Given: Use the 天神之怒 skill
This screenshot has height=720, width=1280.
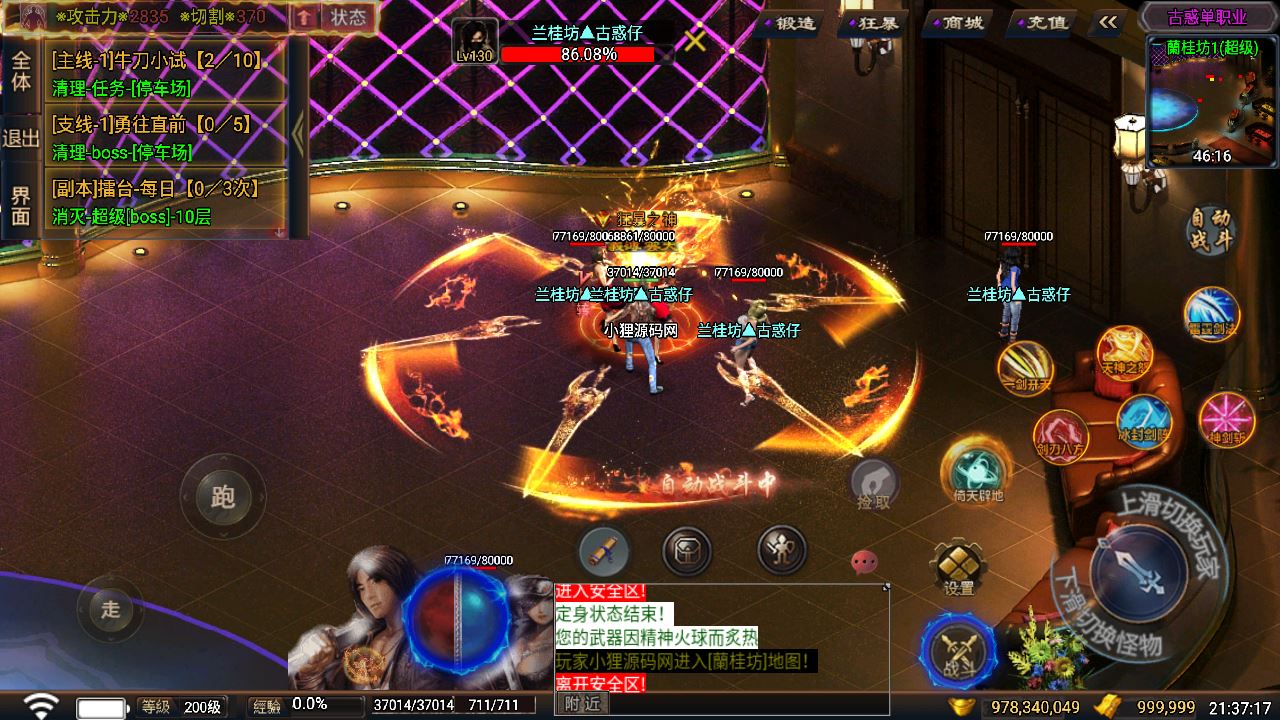Looking at the screenshot, I should click(x=1125, y=353).
